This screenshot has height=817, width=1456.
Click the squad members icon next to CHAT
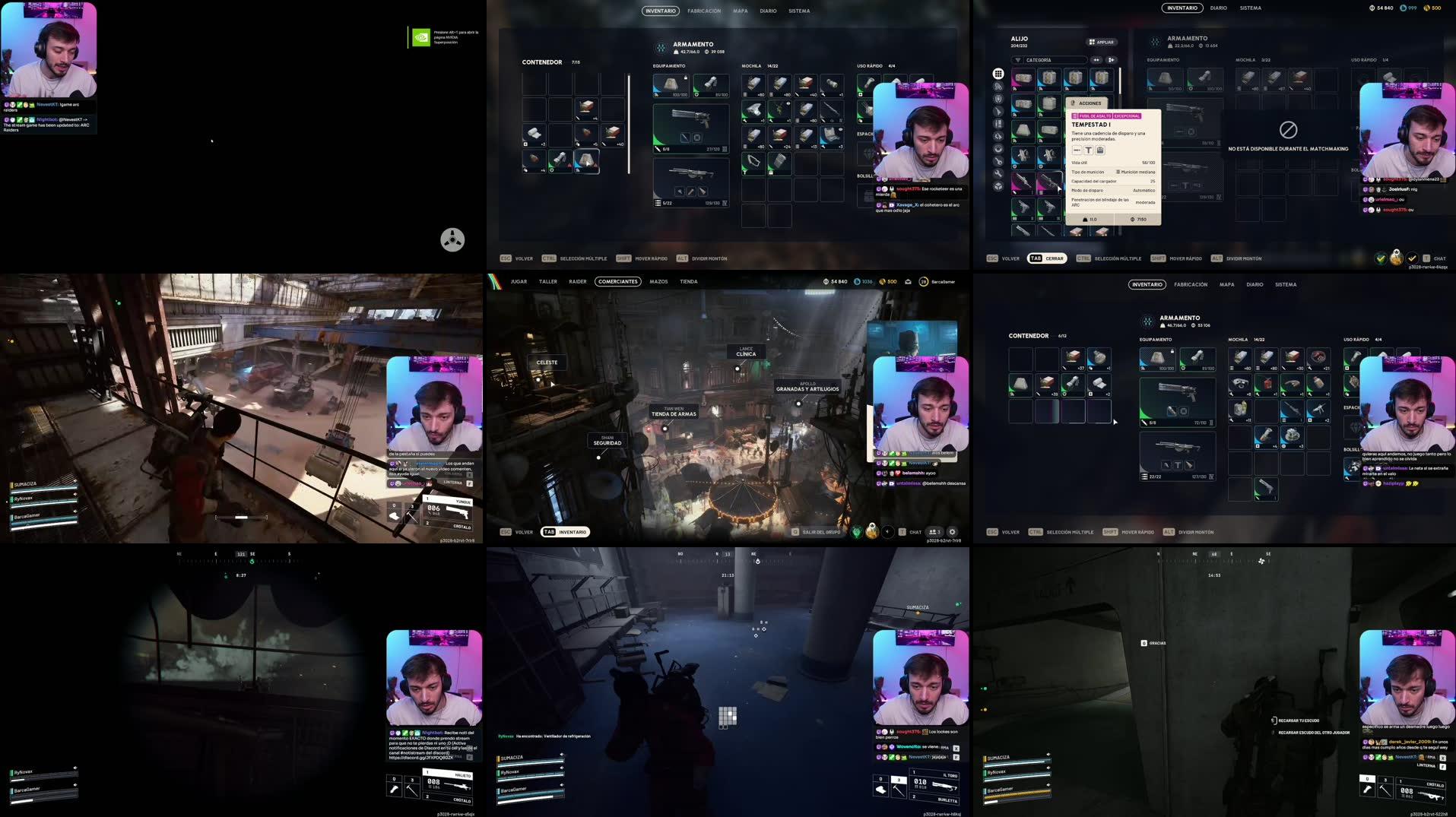(x=934, y=532)
